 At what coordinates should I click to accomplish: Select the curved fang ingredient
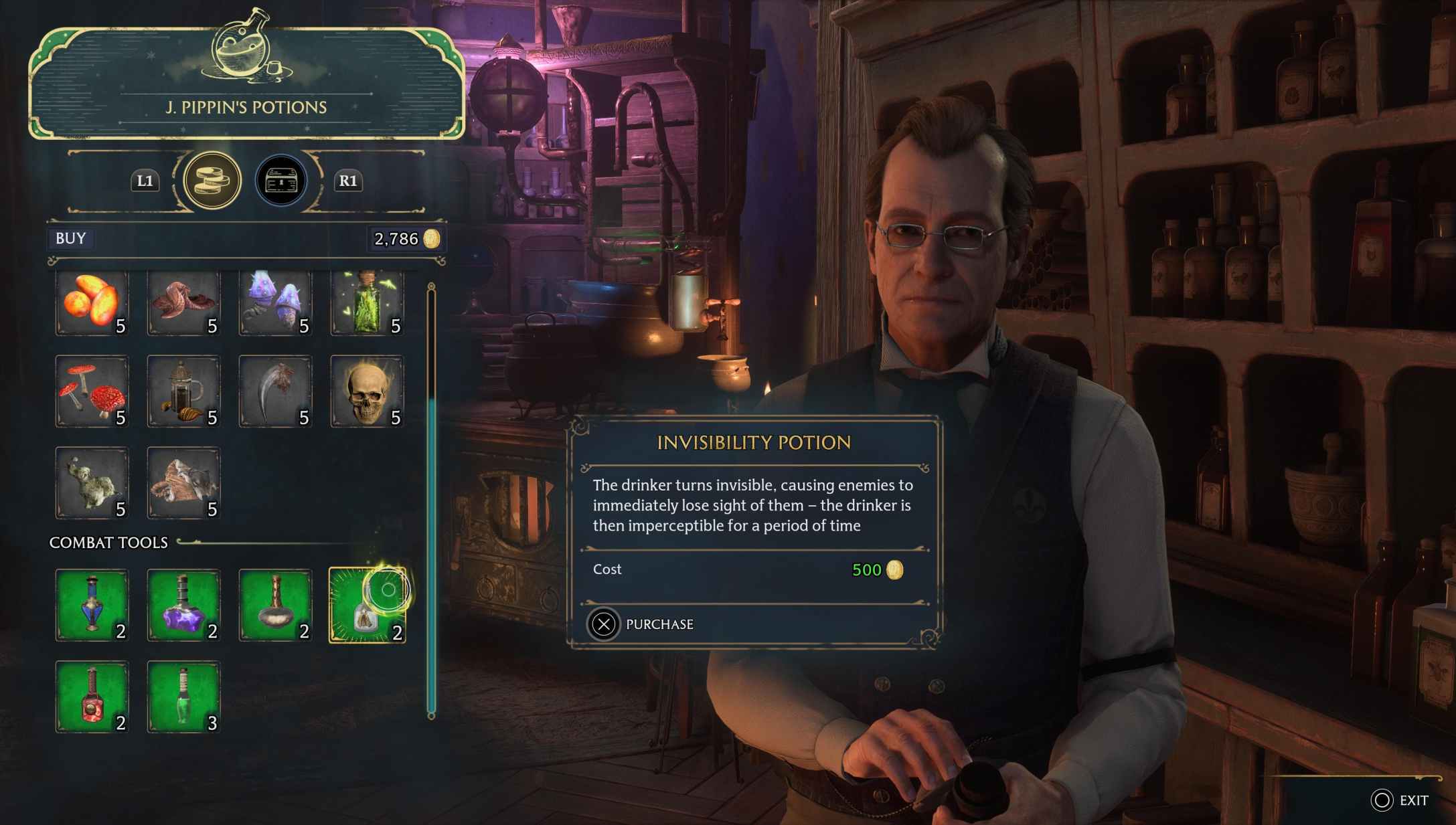coord(275,390)
